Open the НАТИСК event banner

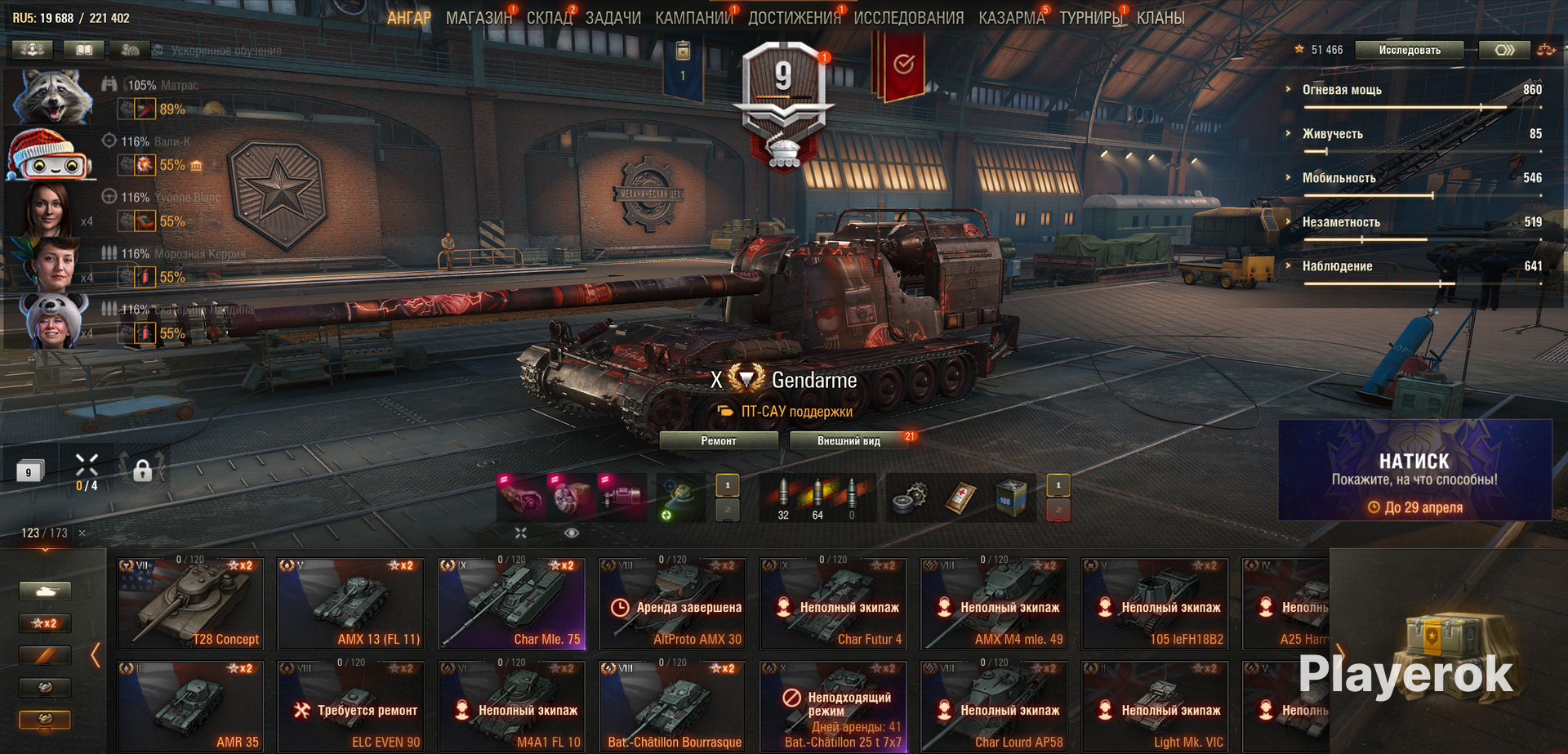[x=1414, y=471]
